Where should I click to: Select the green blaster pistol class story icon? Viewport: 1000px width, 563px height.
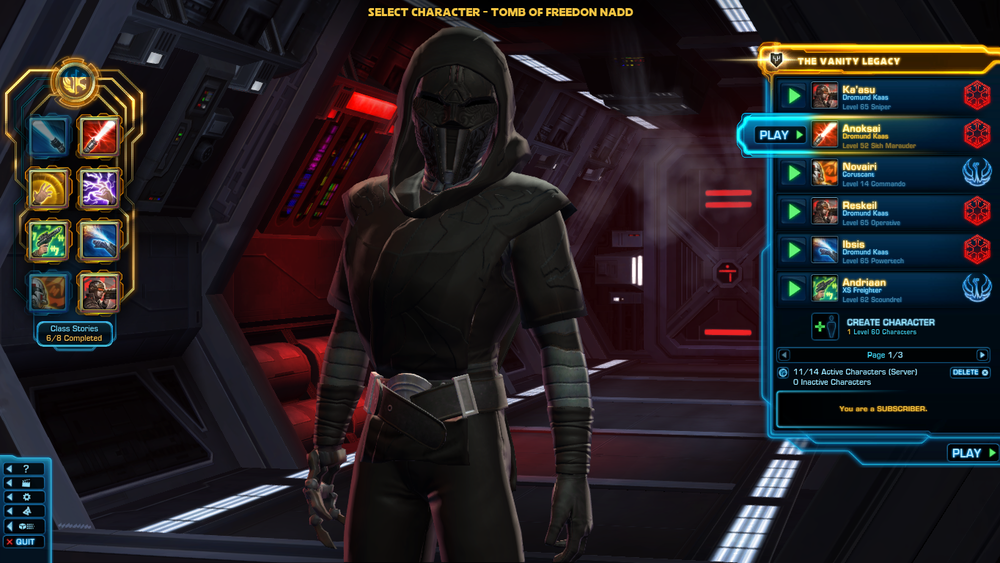pyautogui.click(x=48, y=239)
